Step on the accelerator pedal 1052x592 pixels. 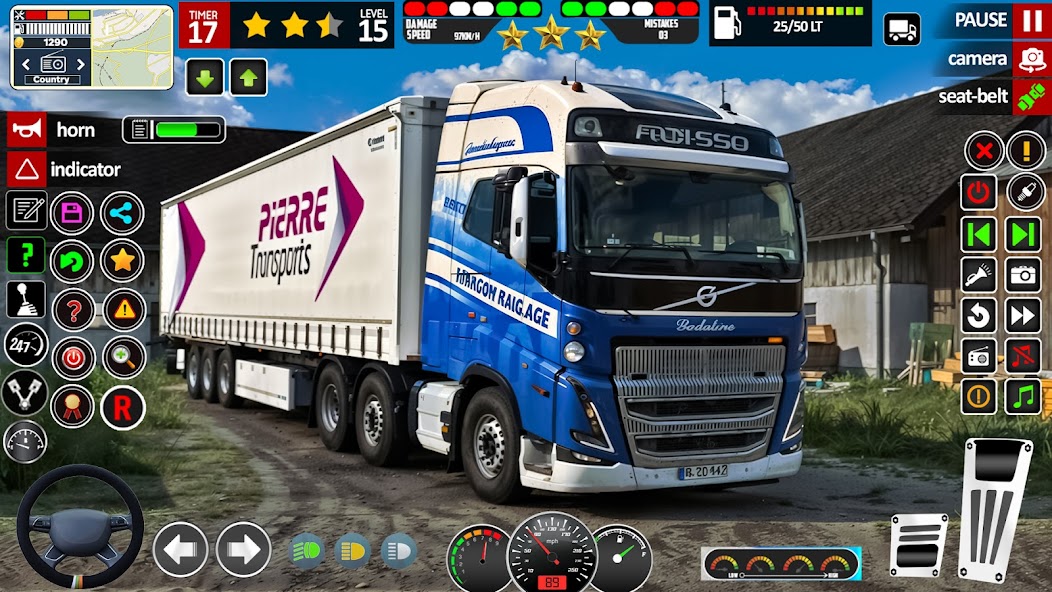coord(995,505)
